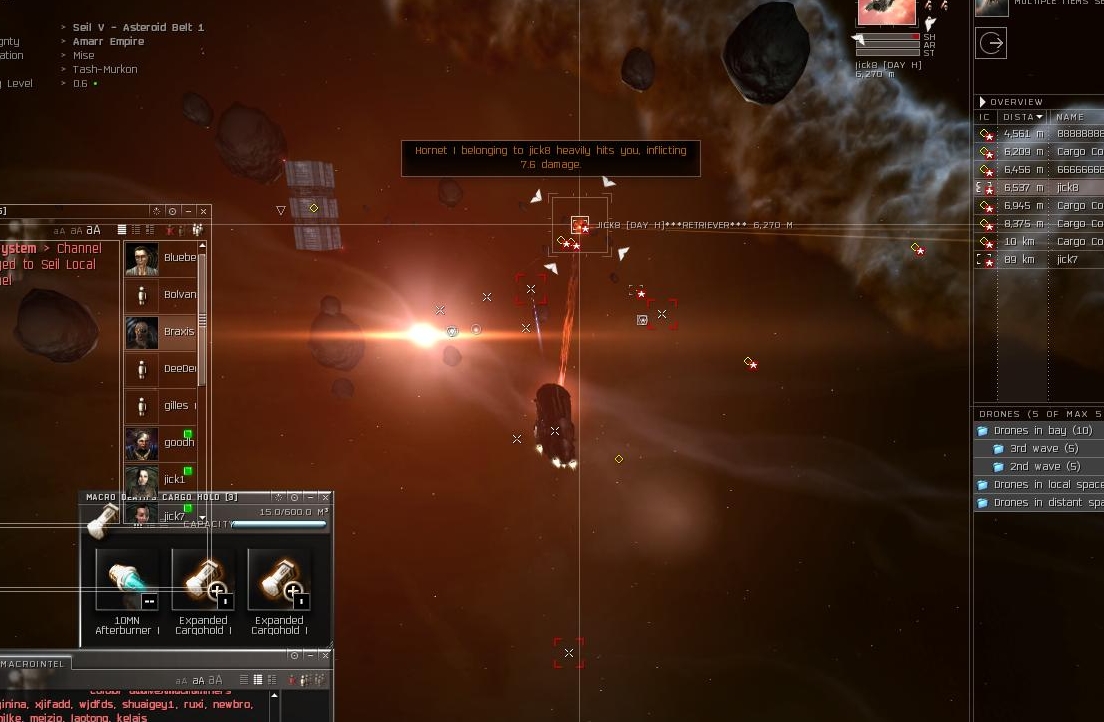The height and width of the screenshot is (722, 1104).
Task: Click the circled arrow action button
Action: [991, 43]
